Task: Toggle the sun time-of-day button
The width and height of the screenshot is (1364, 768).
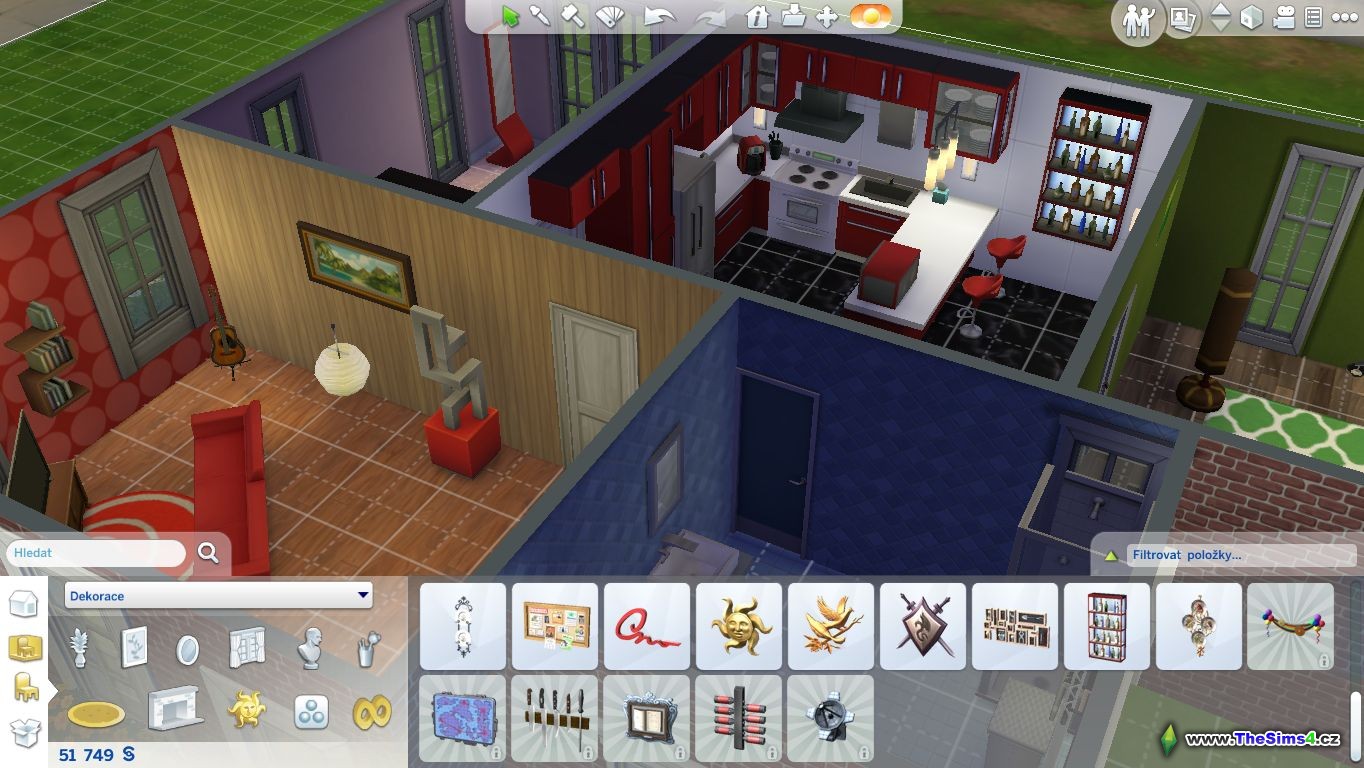Action: (x=870, y=16)
